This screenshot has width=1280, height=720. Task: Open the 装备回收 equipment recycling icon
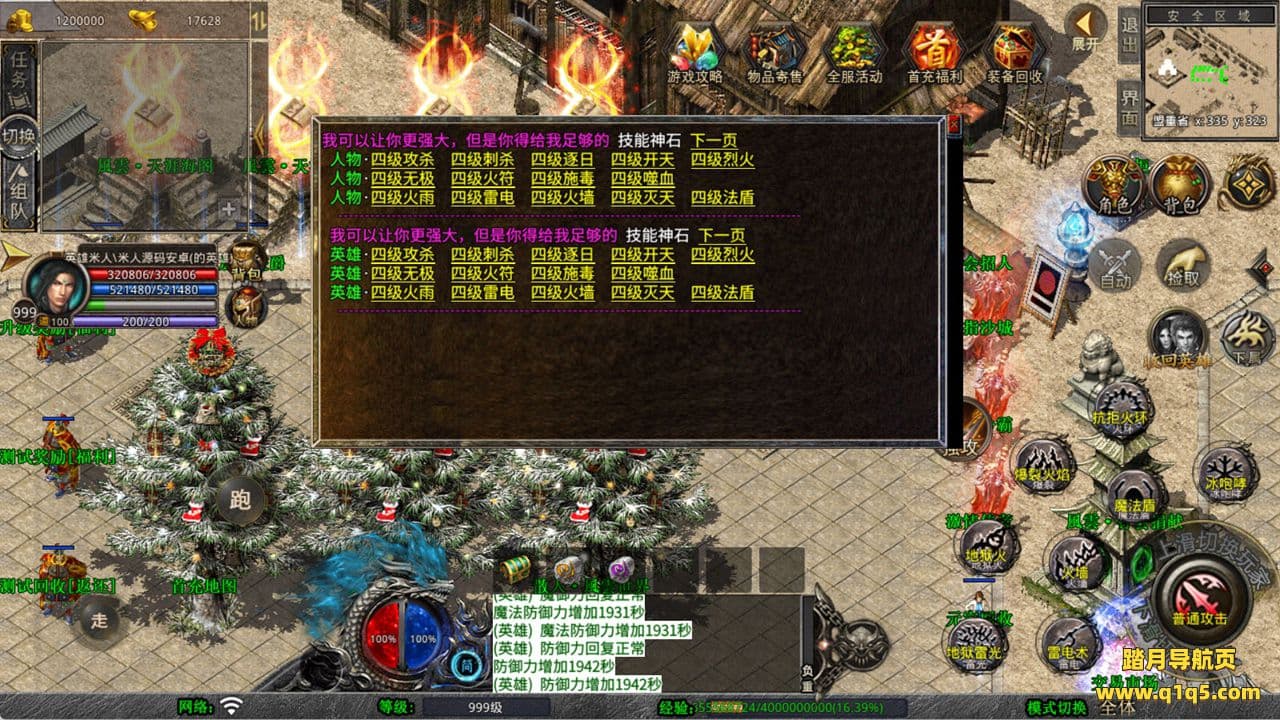(x=1014, y=52)
